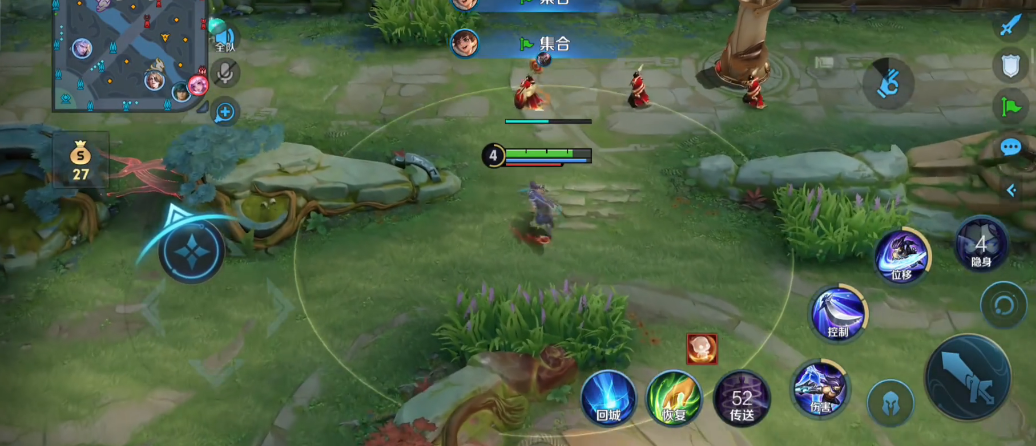Open the gold shop showing 27

tap(80, 160)
